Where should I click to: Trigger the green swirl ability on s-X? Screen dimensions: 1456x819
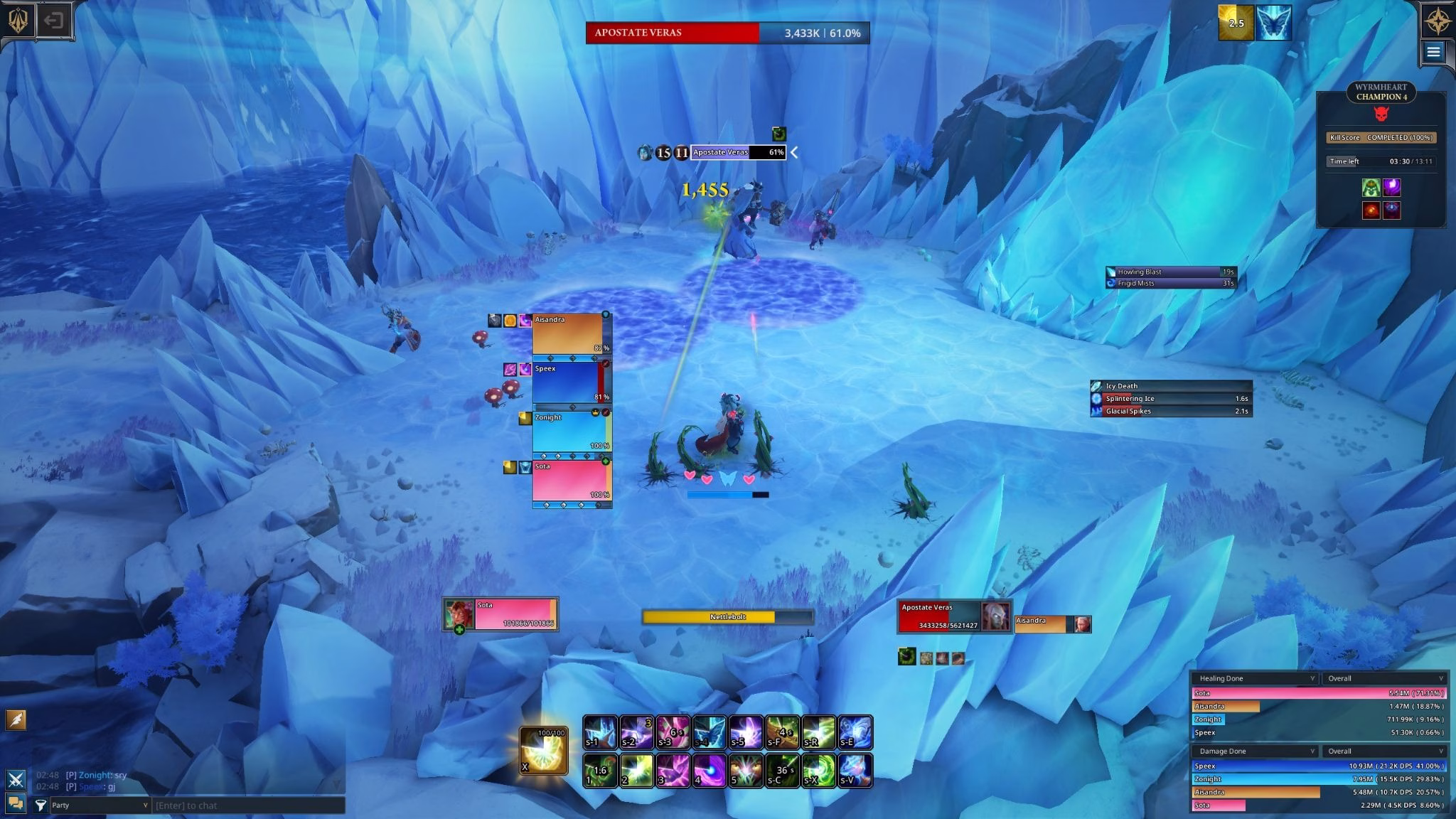(x=819, y=770)
